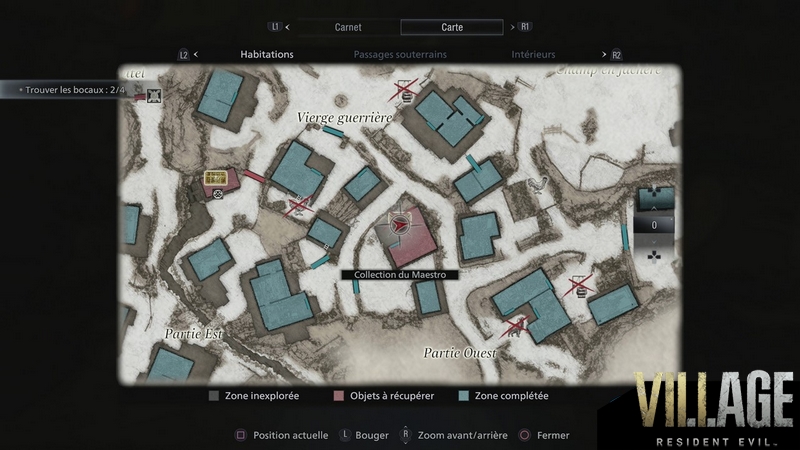Open the Passages souterrains map layer
Viewport: 800px width, 450px height.
400,54
